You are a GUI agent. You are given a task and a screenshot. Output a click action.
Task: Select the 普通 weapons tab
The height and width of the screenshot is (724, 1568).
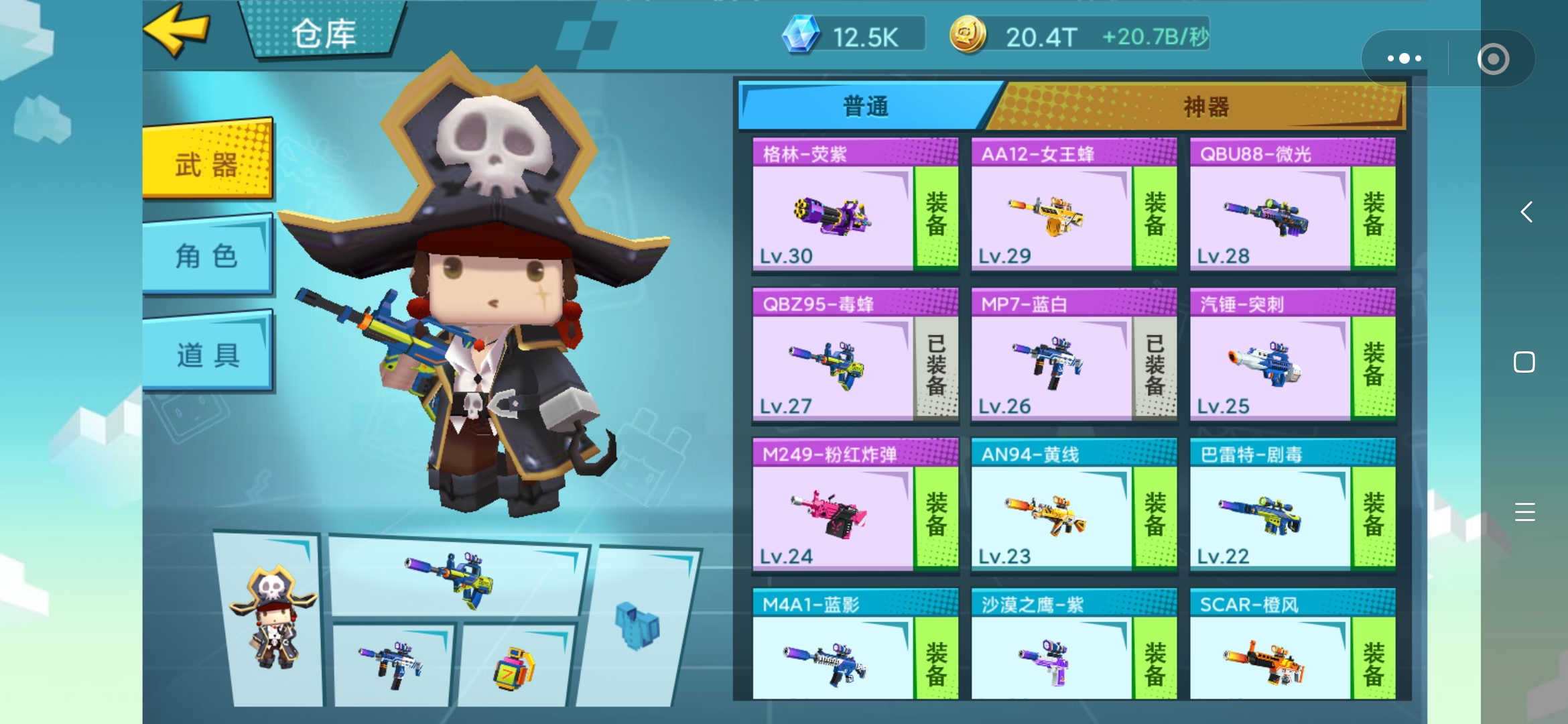point(866,107)
